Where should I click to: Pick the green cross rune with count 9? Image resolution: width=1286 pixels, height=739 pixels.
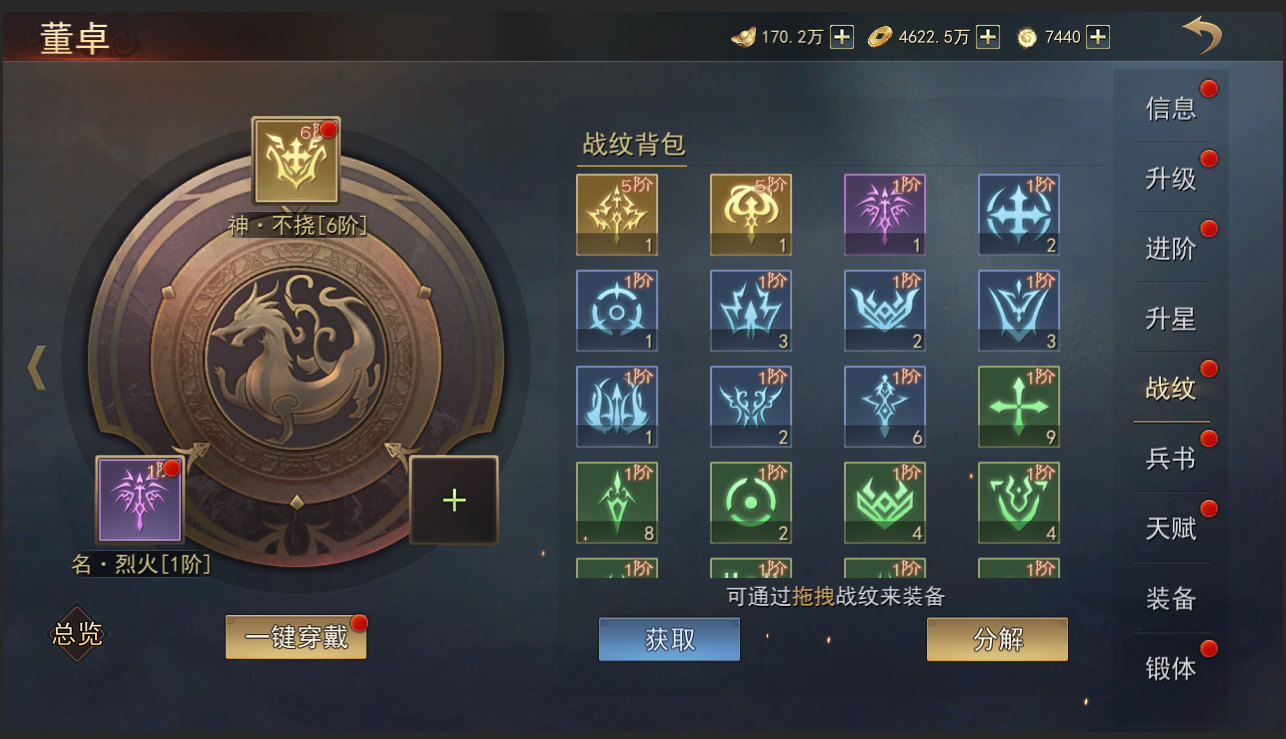[1019, 407]
